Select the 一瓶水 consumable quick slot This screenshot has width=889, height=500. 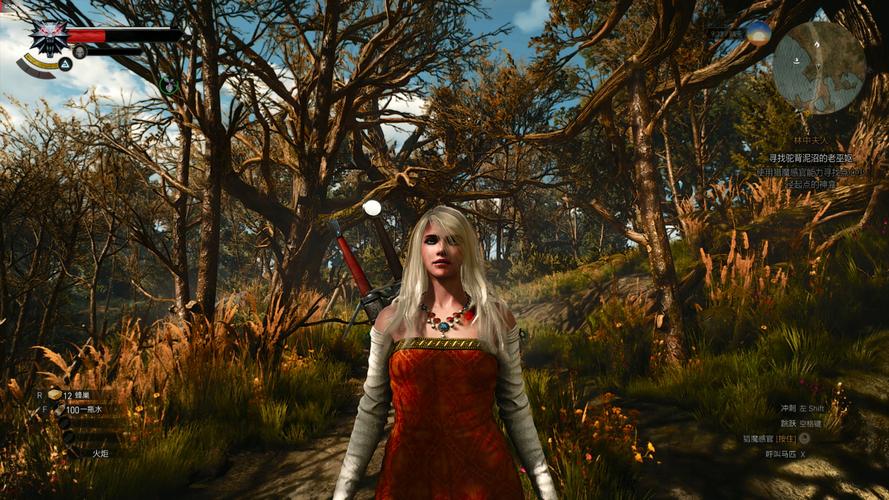(84, 410)
